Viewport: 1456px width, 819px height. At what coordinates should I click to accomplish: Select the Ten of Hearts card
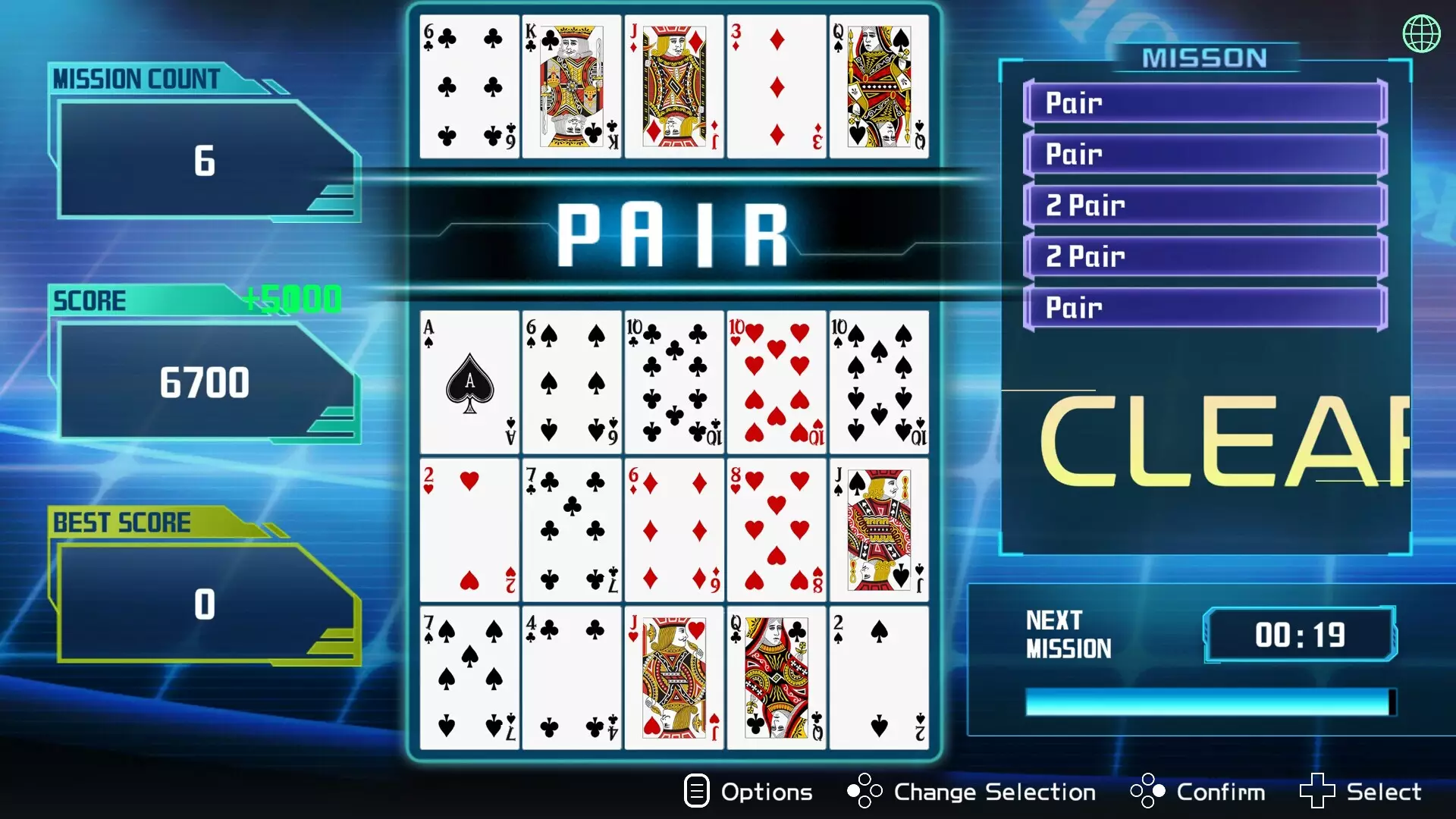coord(777,379)
